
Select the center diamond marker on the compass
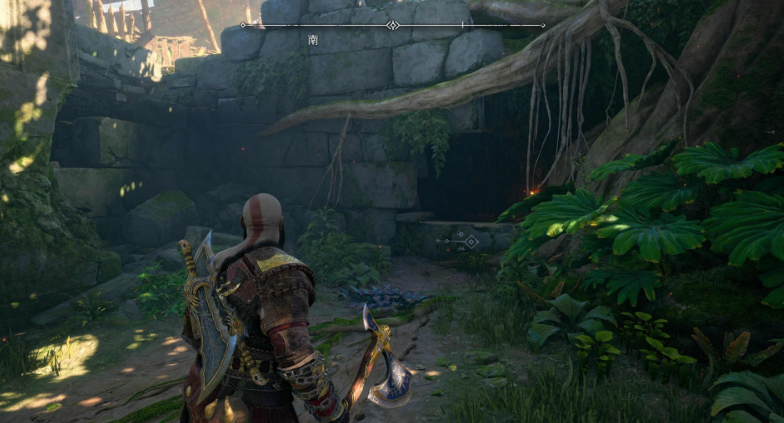click(x=393, y=25)
